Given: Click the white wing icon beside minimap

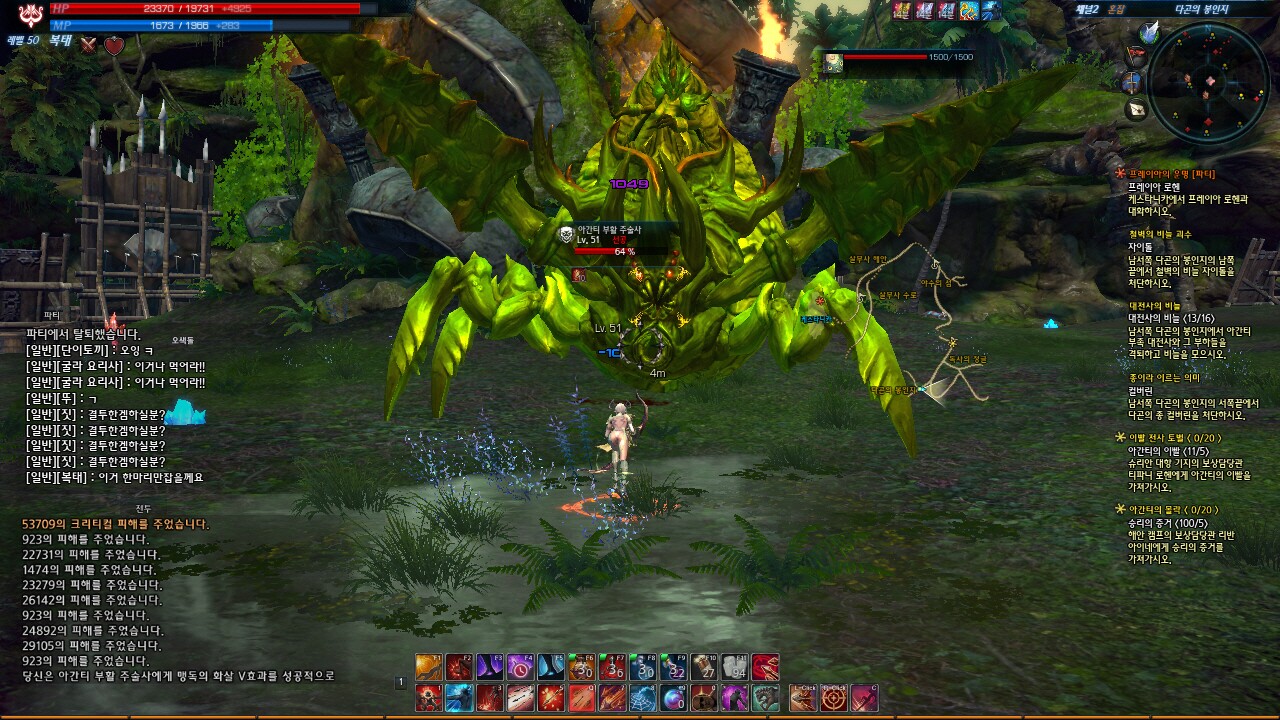Looking at the screenshot, I should coord(1148,32).
